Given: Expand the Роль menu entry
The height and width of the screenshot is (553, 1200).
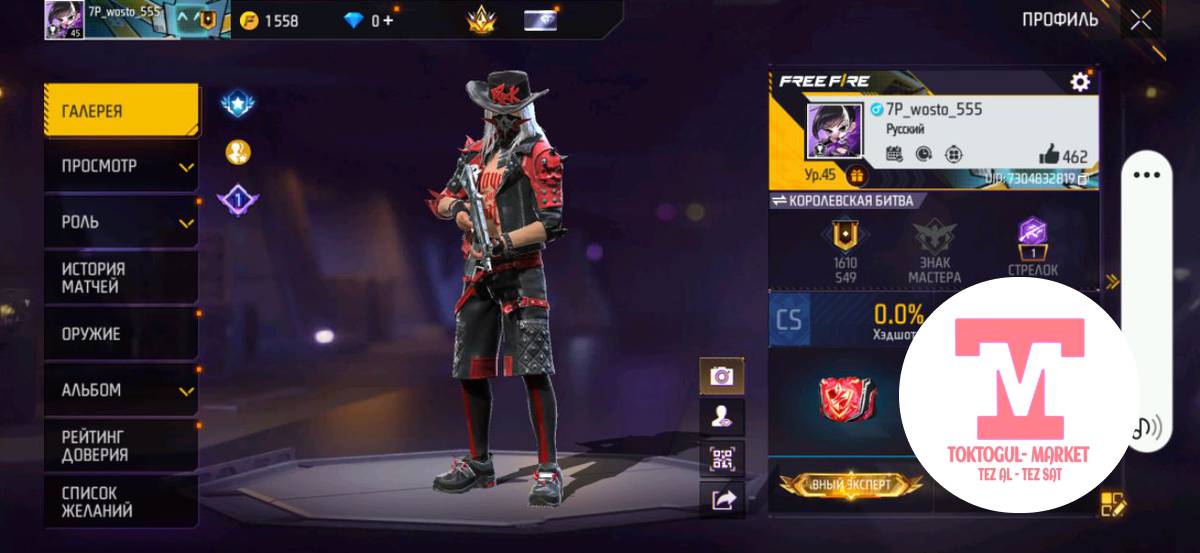Looking at the screenshot, I should click(121, 221).
